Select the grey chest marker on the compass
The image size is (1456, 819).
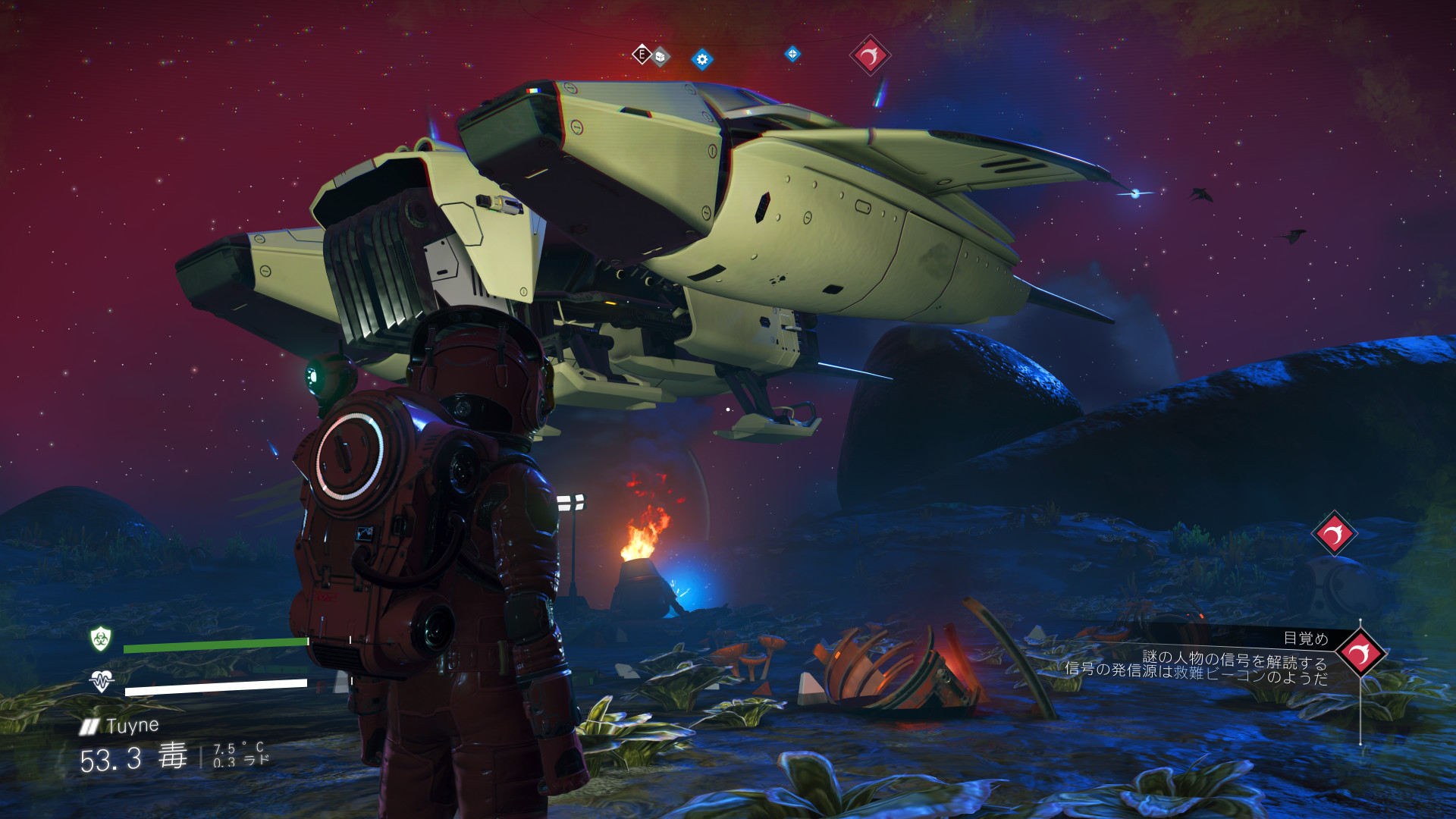point(661,56)
